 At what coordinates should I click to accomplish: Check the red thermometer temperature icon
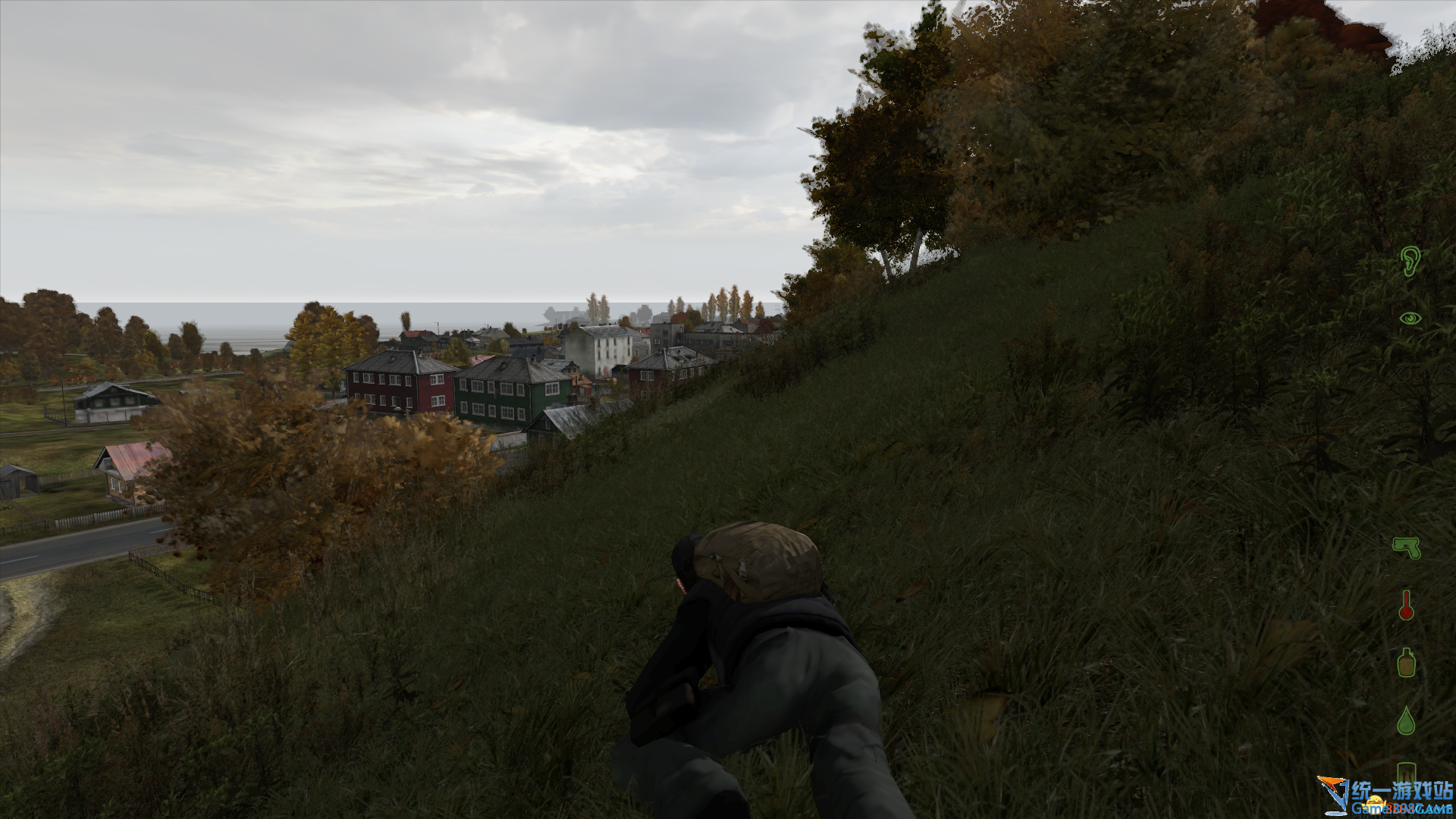pos(1406,605)
